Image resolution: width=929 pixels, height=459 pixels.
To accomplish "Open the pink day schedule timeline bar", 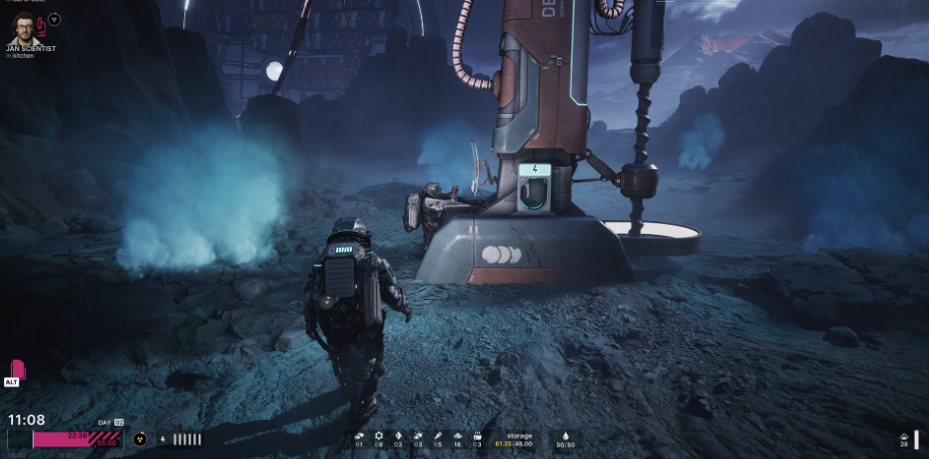I will click(x=76, y=438).
